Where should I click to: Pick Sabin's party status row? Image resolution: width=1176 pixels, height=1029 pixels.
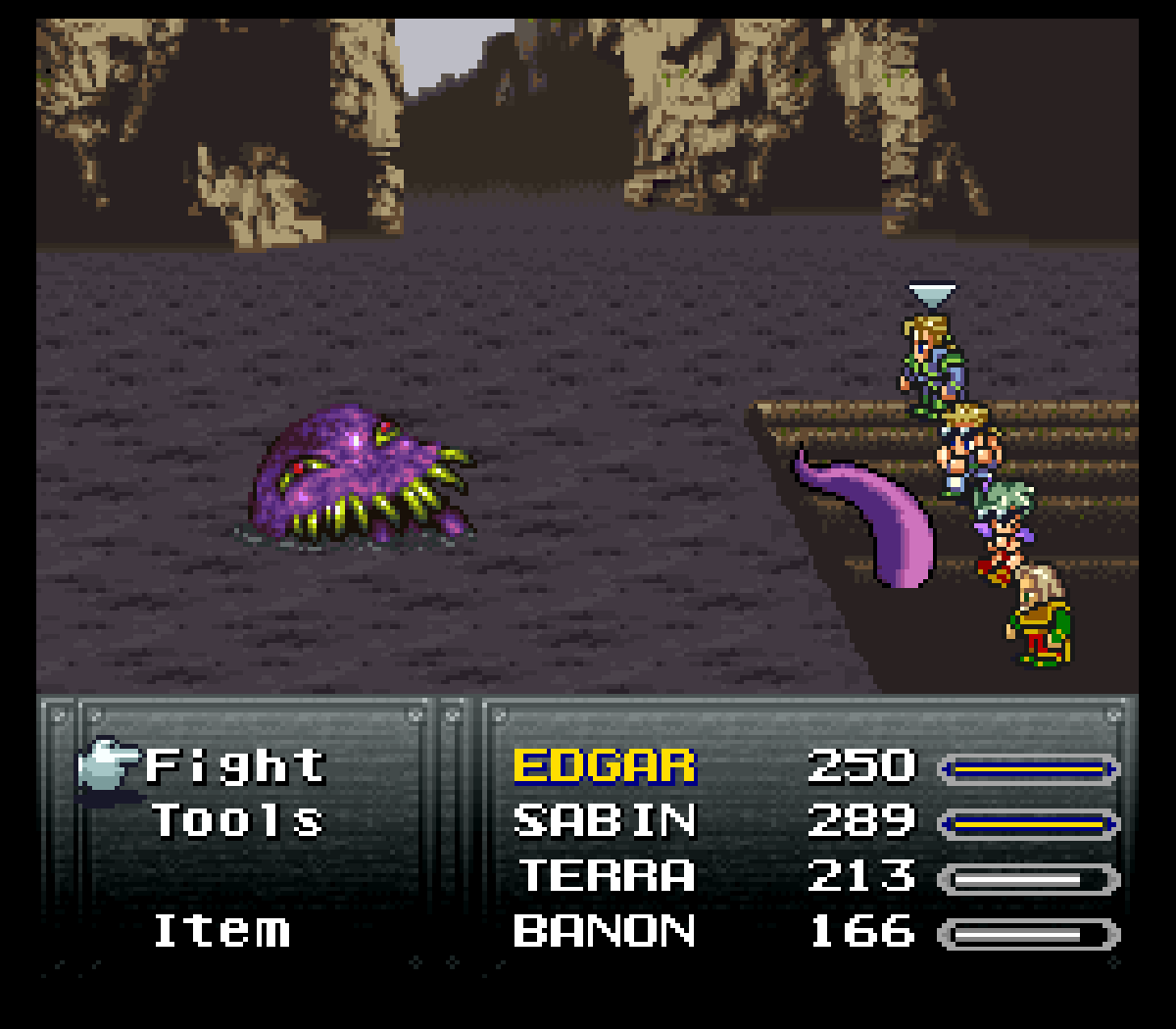[x=605, y=821]
